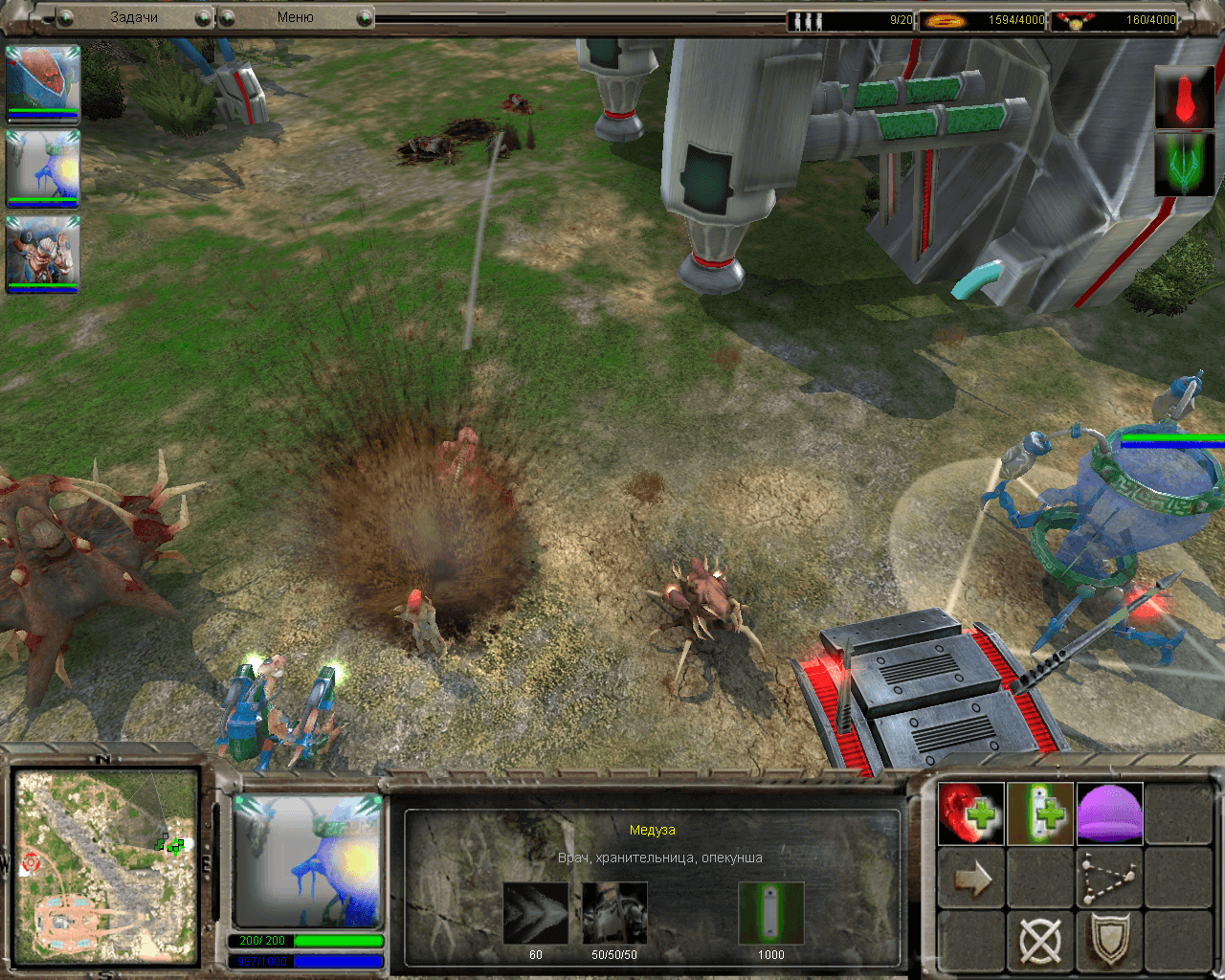
Task: Use the red organ heal ability
Action: click(x=970, y=813)
